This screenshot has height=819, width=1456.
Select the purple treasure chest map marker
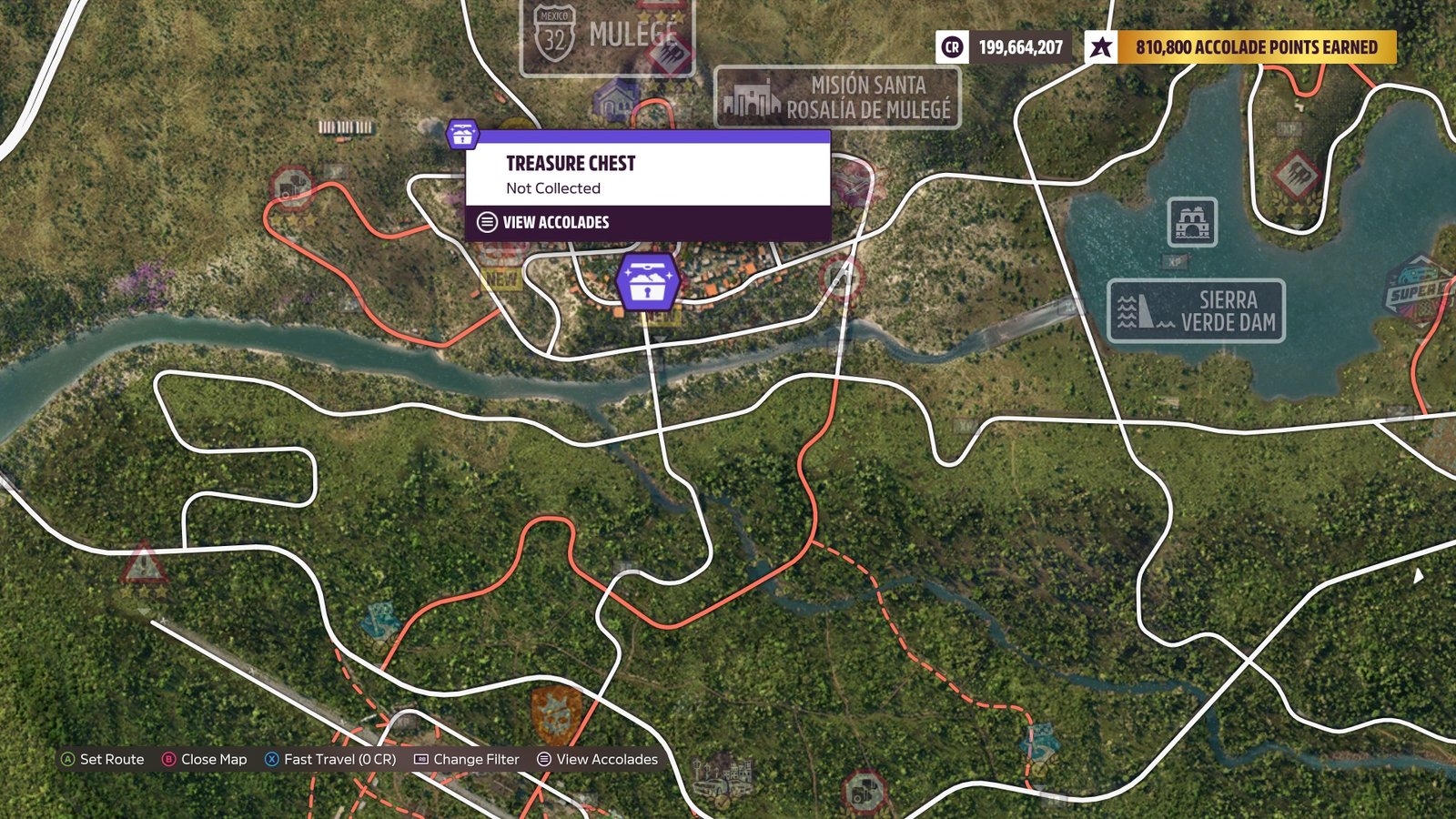(647, 280)
